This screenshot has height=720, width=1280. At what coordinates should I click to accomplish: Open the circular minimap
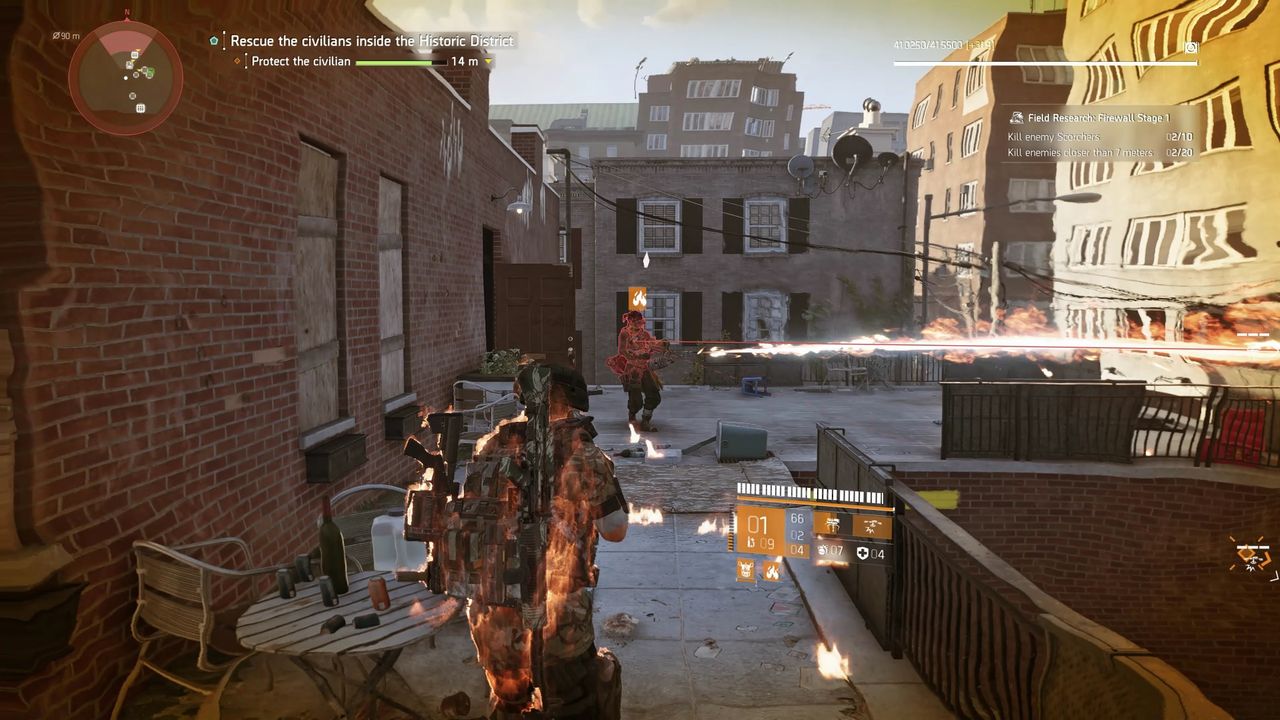click(126, 78)
